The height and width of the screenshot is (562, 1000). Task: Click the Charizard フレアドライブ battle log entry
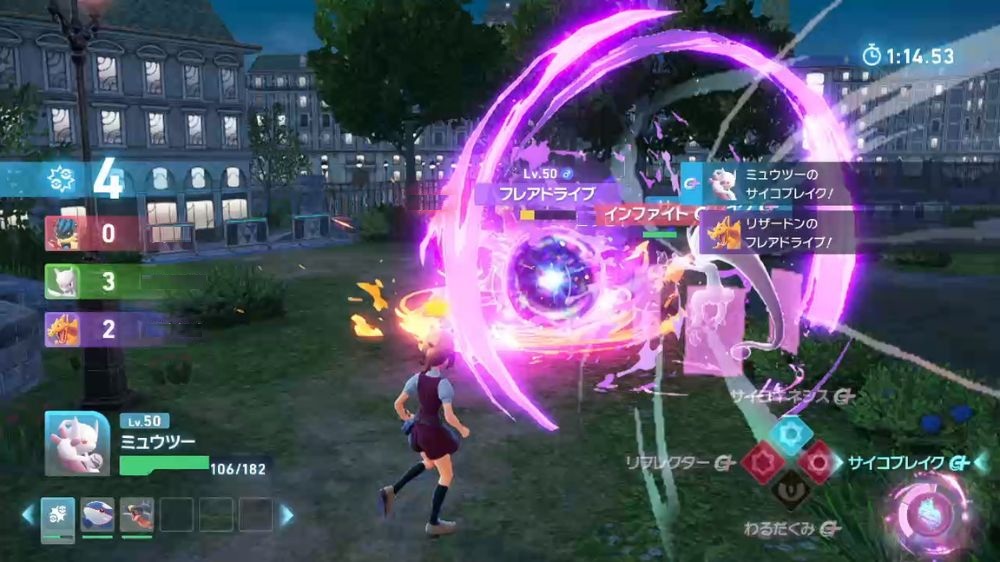(x=770, y=234)
